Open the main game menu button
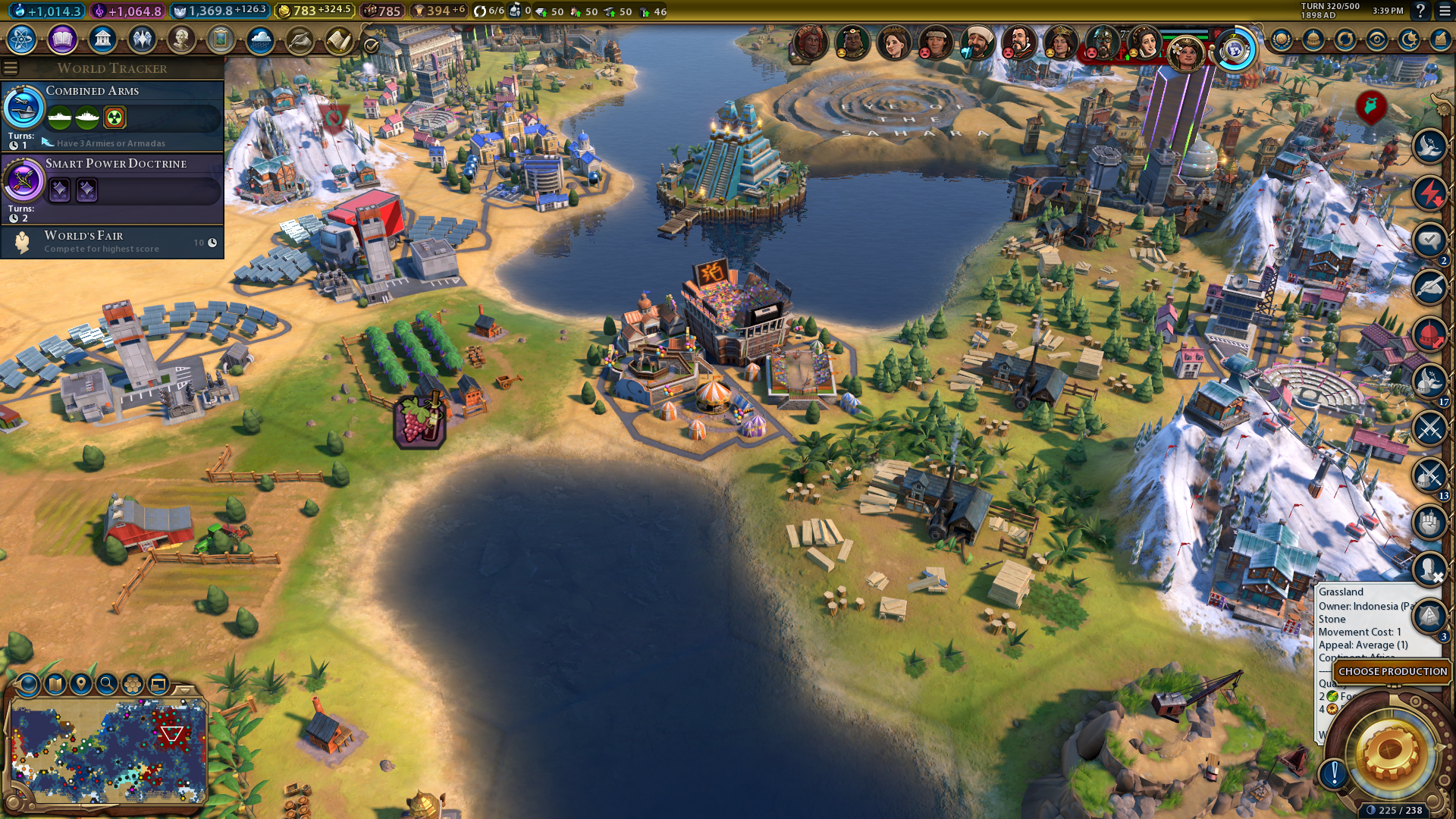1456x819 pixels. tap(1445, 11)
